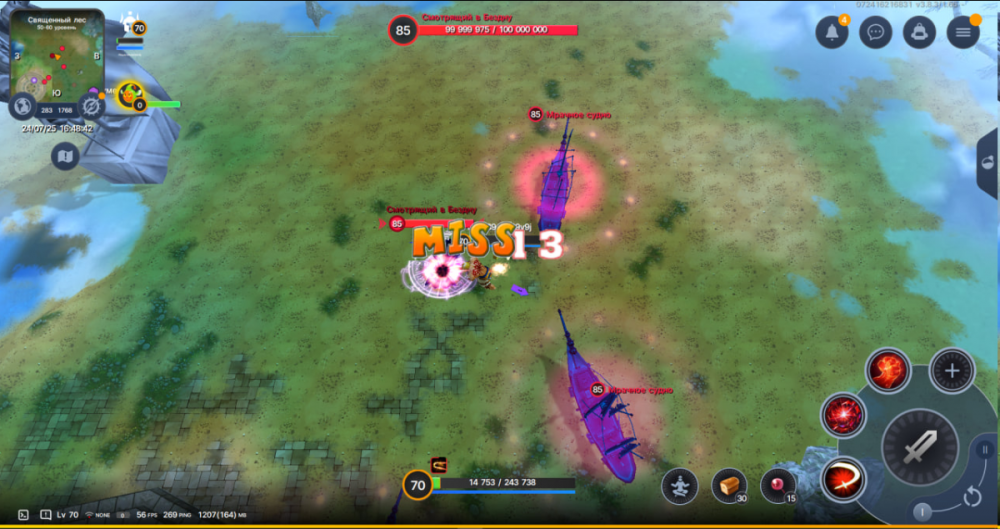
Task: Open the main hamburger menu
Action: coord(963,32)
